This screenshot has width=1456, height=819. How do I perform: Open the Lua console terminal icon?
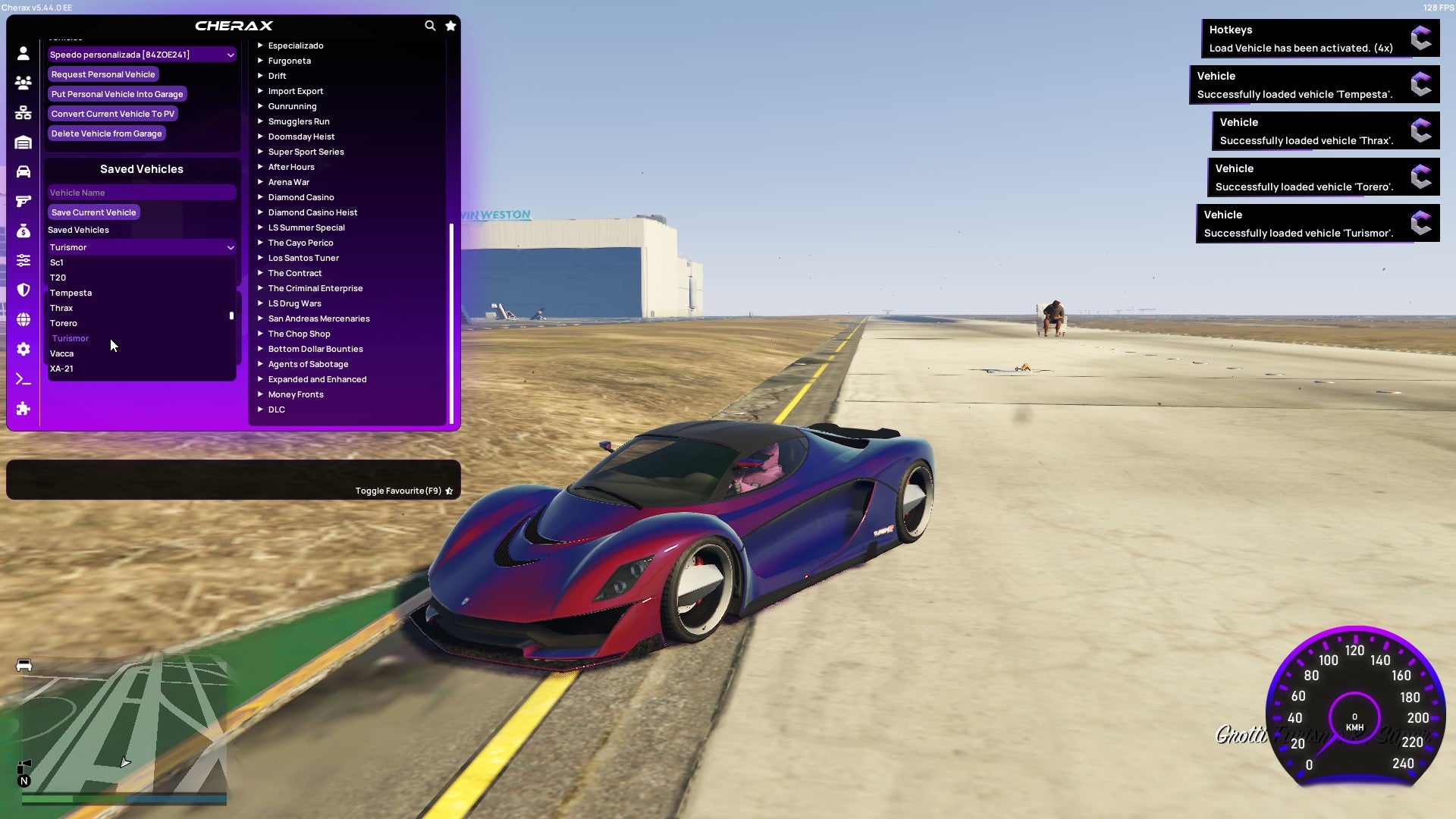(x=23, y=379)
